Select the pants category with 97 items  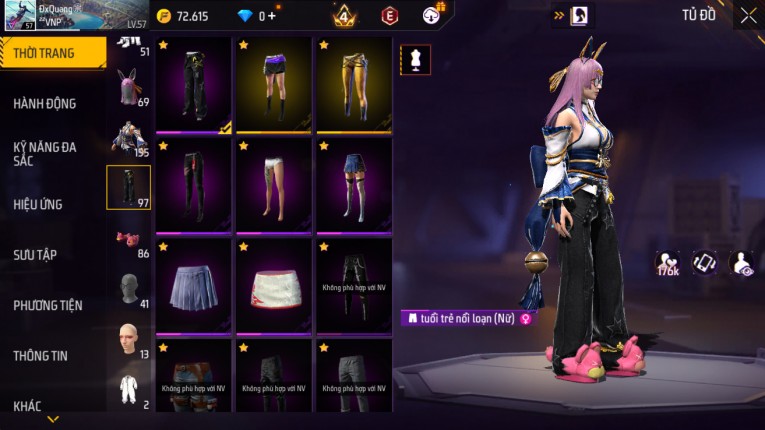[128, 187]
